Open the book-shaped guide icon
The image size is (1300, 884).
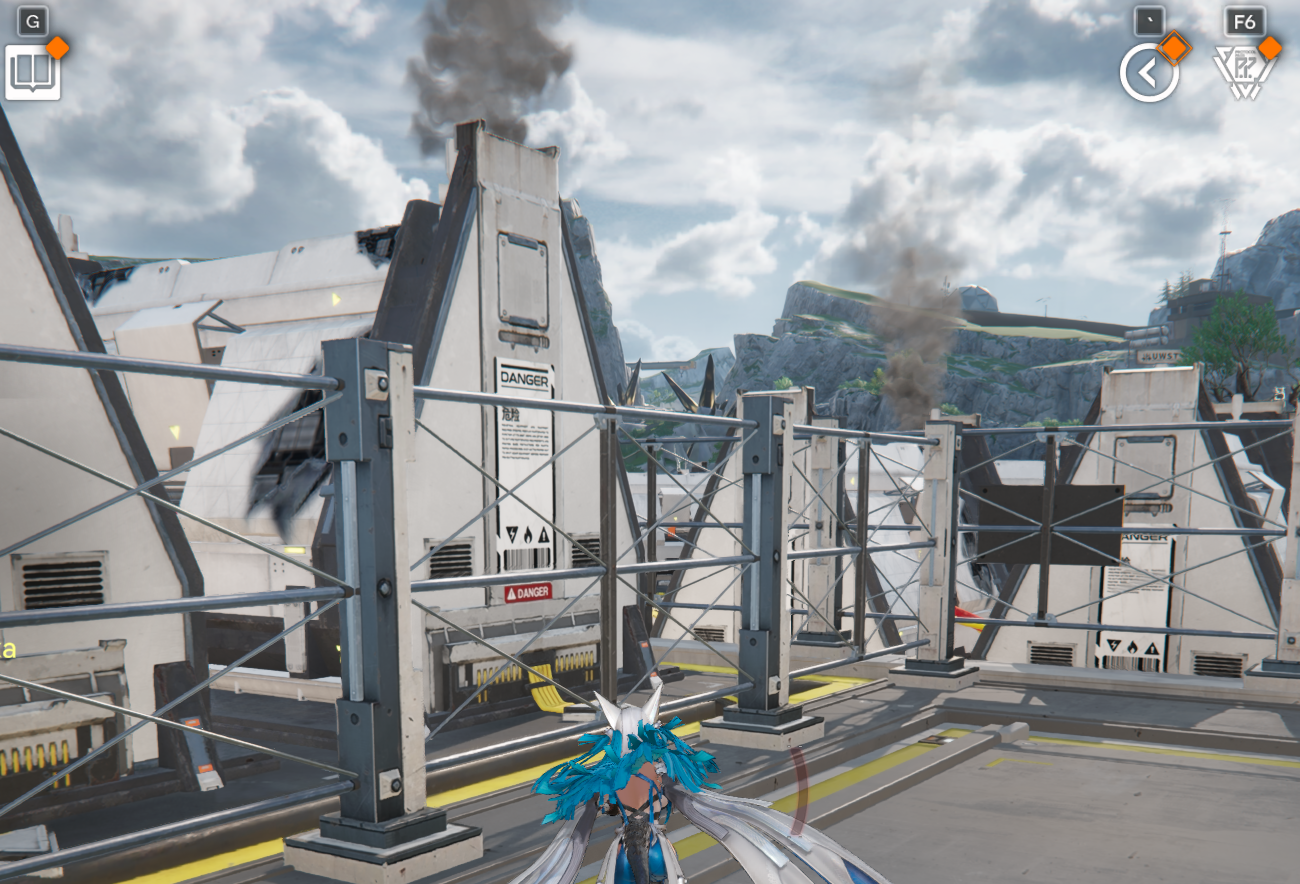pos(33,72)
